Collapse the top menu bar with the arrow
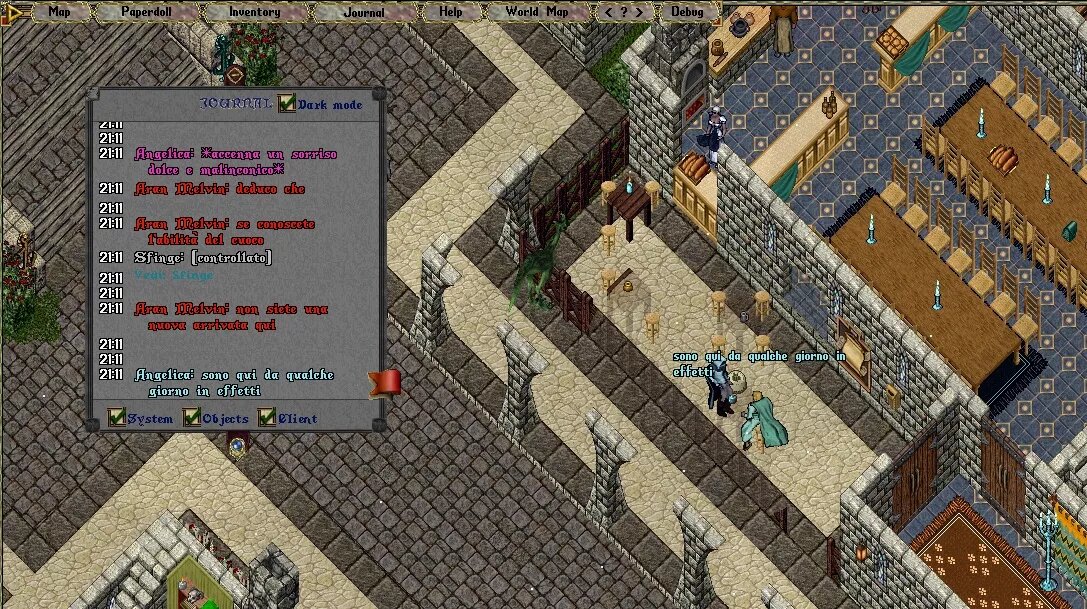Screen dimensions: 1087x609 [15, 12]
